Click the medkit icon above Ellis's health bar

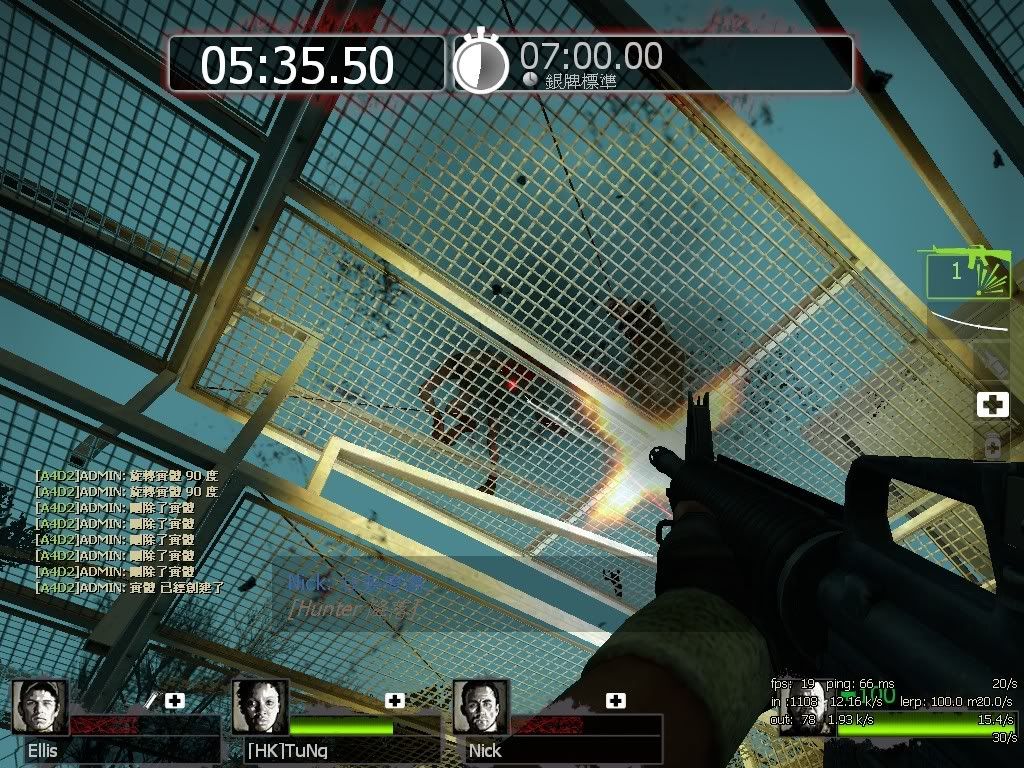(175, 701)
